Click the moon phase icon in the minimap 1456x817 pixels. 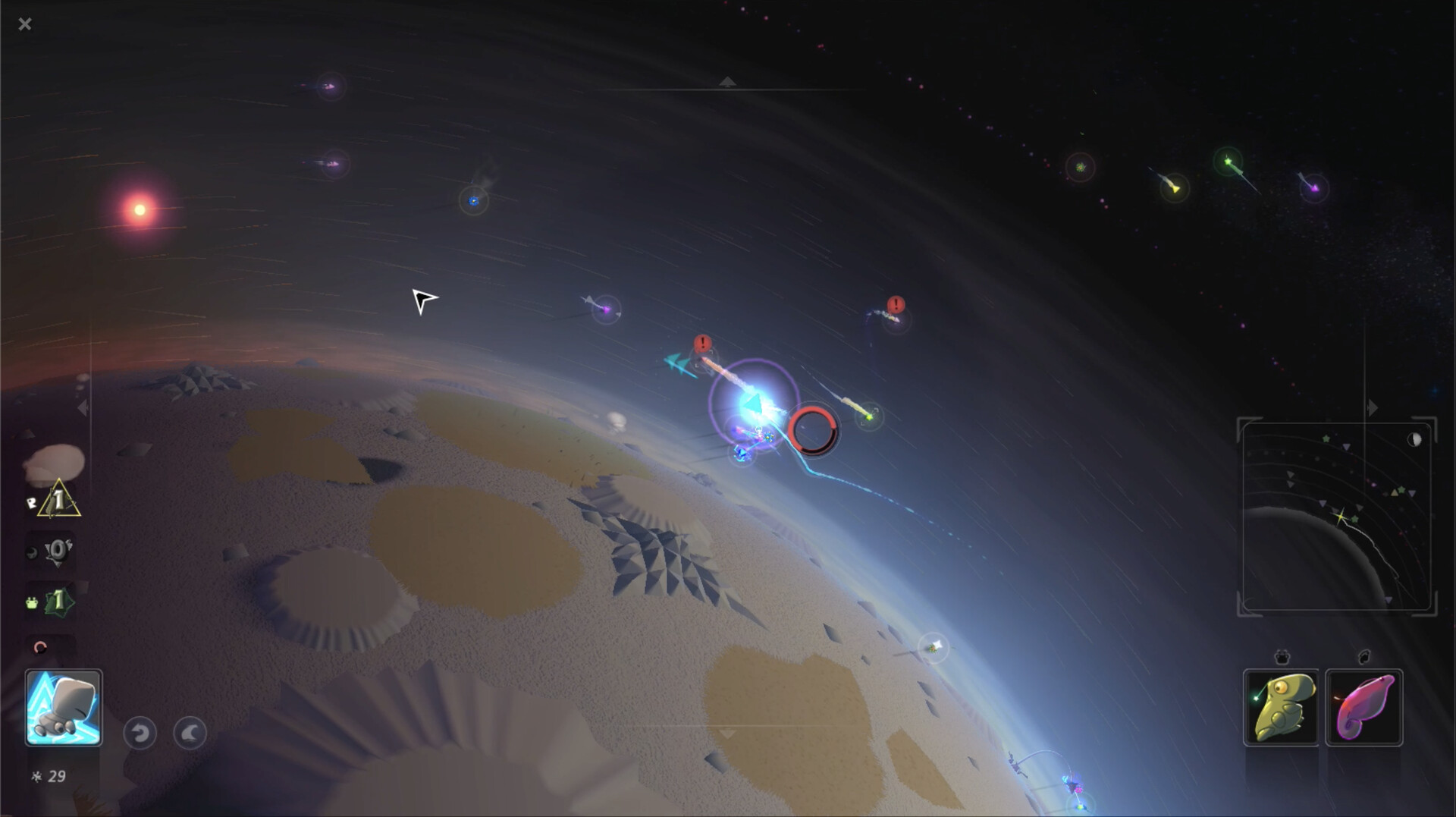pyautogui.click(x=1414, y=438)
